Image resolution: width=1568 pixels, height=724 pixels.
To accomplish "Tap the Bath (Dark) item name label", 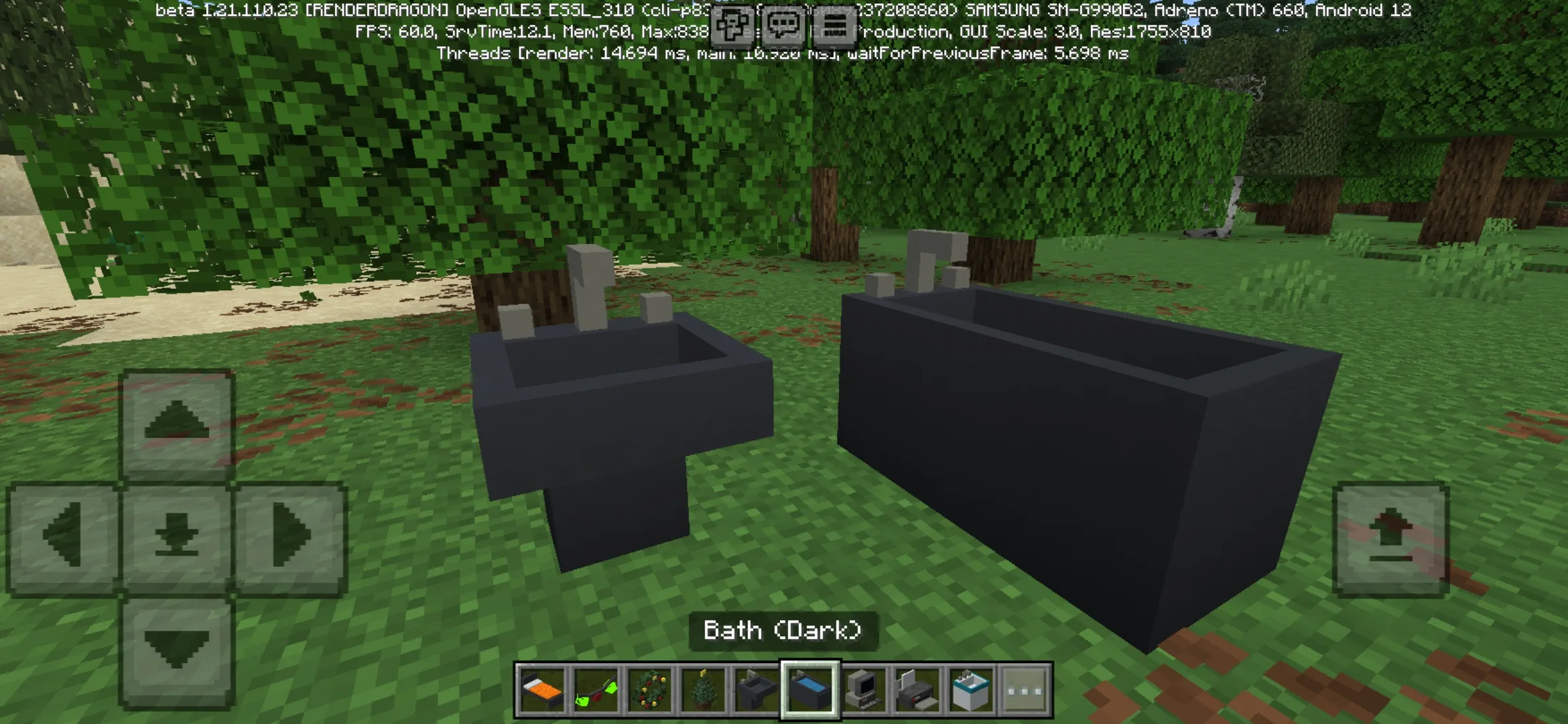I will pos(784,630).
